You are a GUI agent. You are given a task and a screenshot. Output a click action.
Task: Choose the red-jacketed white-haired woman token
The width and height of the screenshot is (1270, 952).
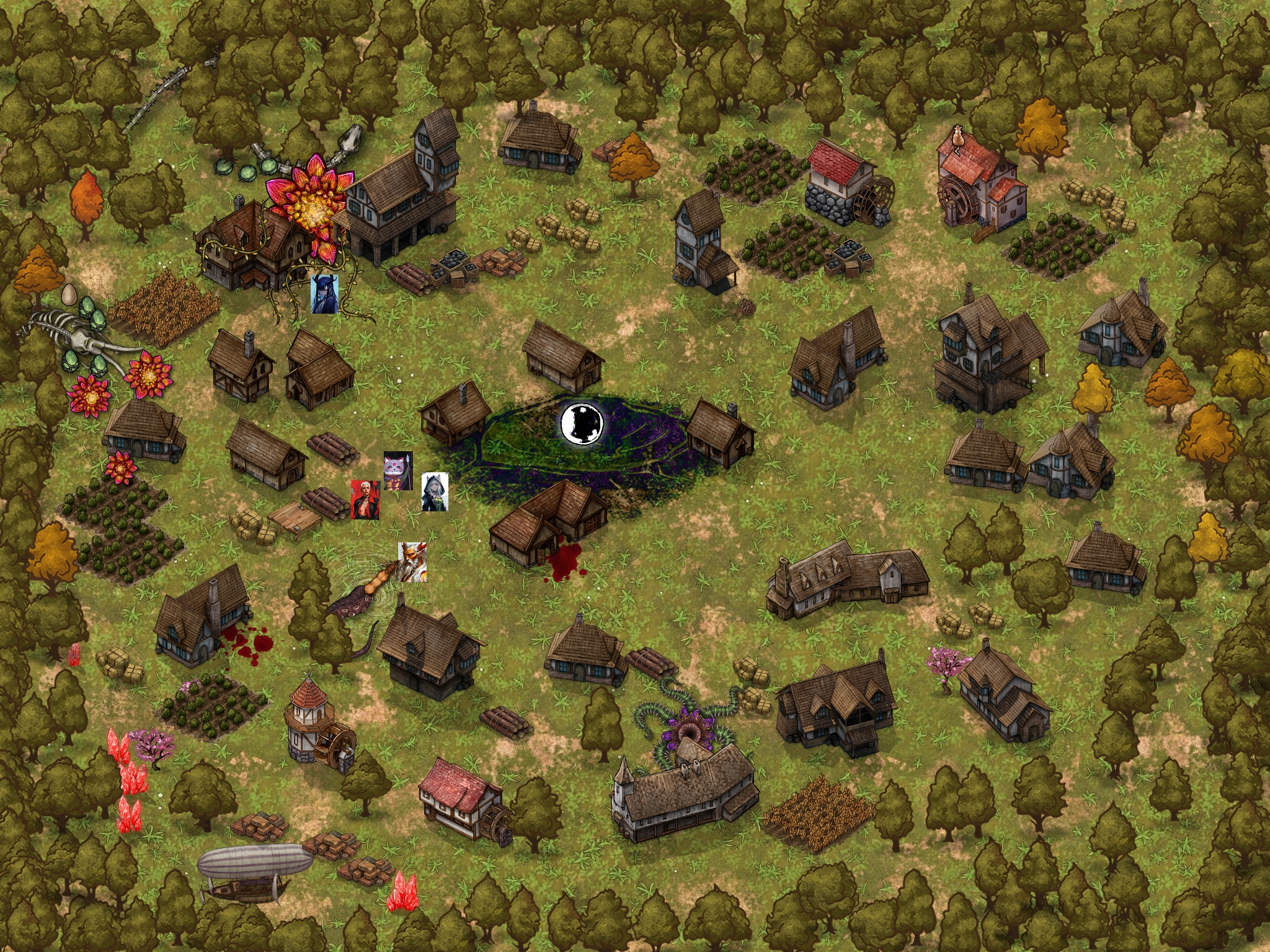pyautogui.click(x=365, y=499)
